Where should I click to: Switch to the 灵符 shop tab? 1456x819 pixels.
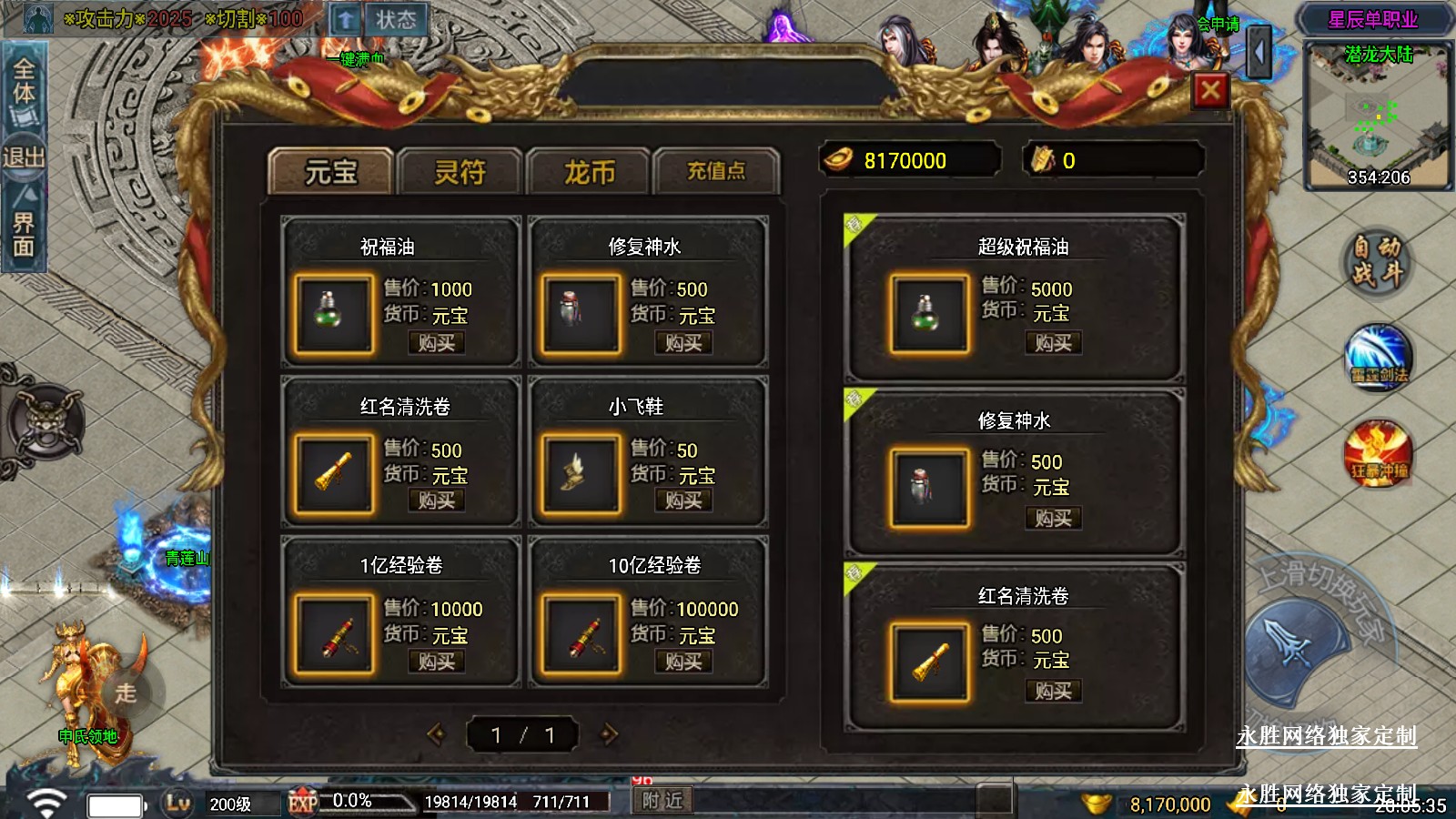pos(460,171)
